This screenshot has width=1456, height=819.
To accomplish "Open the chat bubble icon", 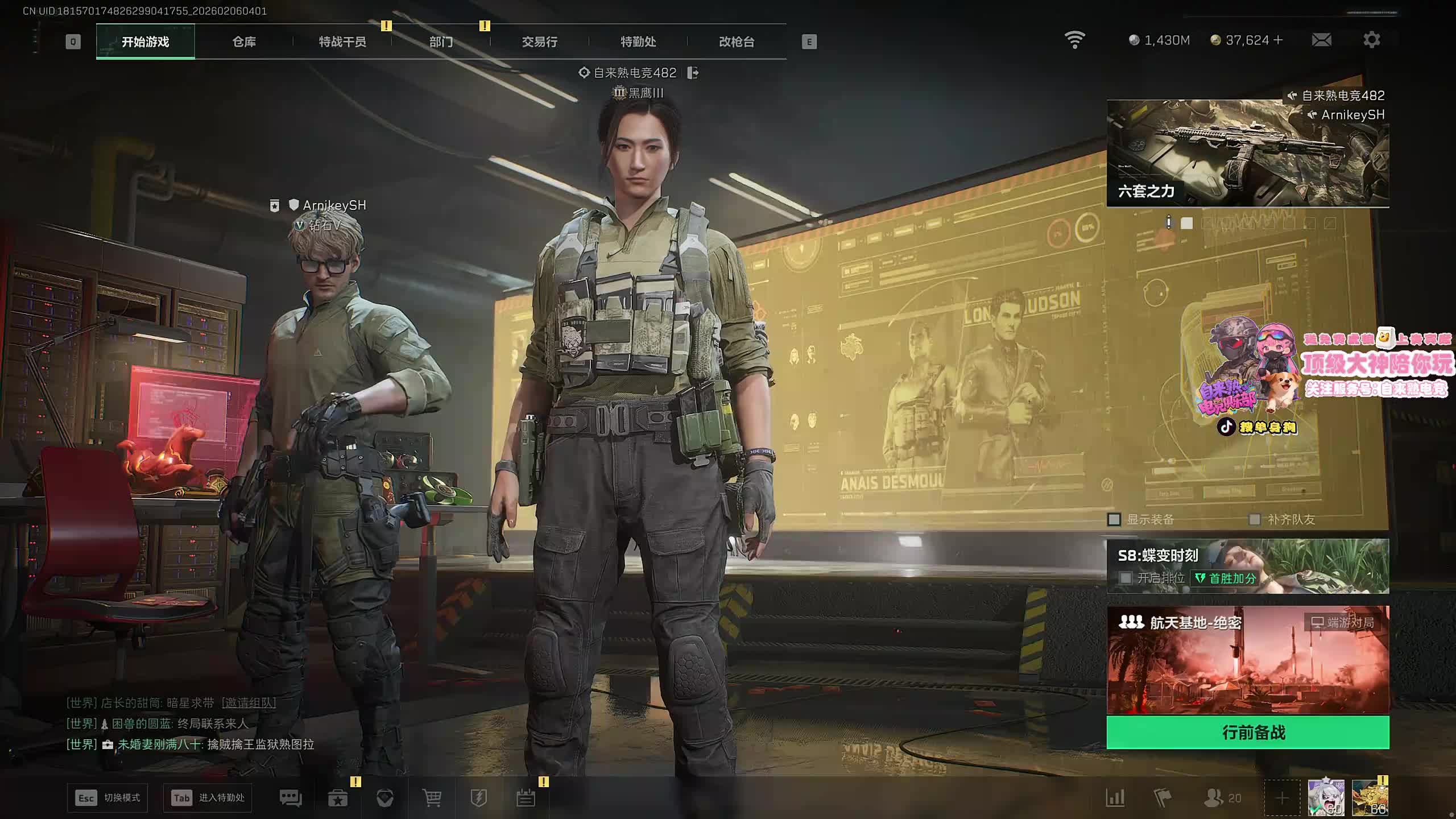I will 291,798.
